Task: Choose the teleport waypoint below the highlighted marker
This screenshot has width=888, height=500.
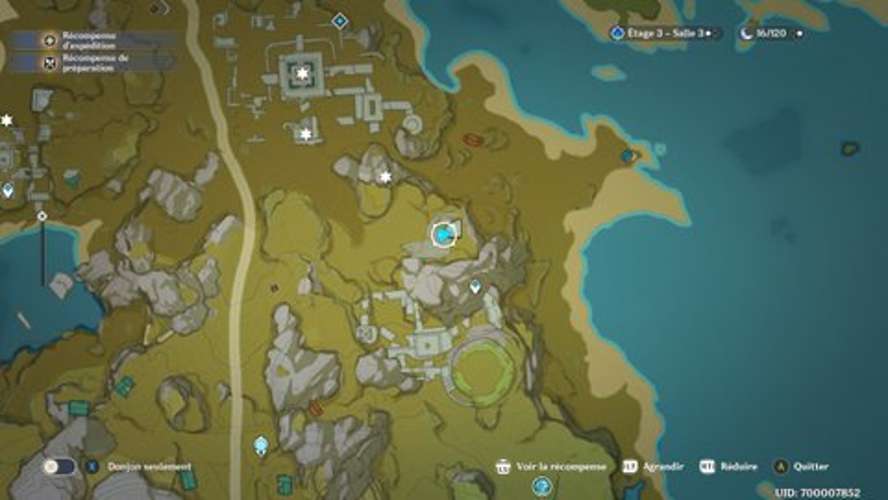Action: point(475,287)
